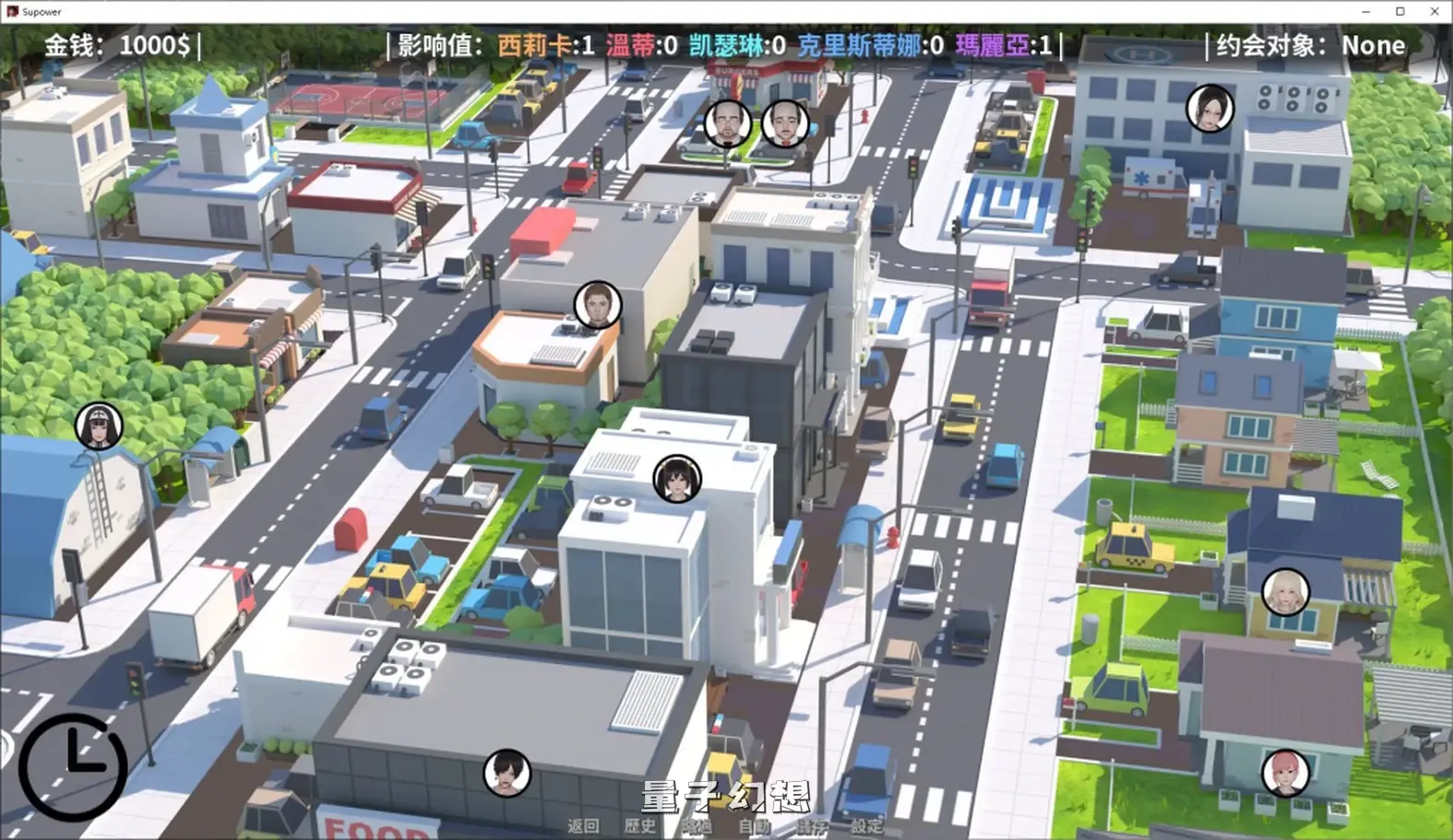The image size is (1453, 840).
Task: Select the bearded man's portrait near the burger shop
Action: (x=728, y=121)
